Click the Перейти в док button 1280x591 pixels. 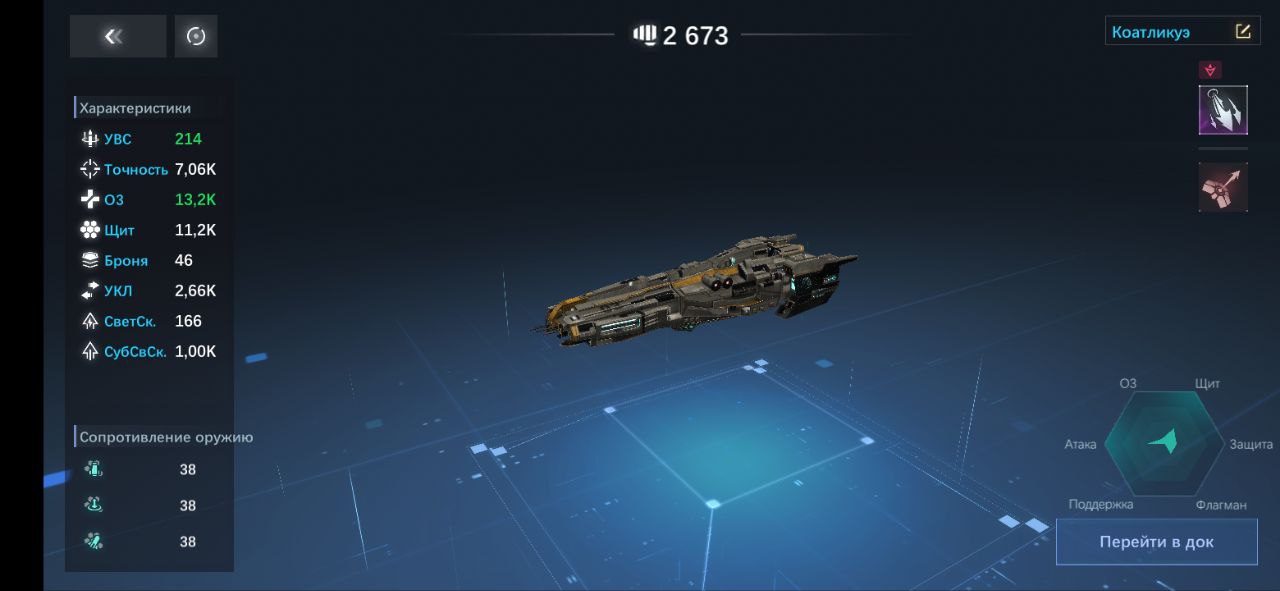point(1156,542)
